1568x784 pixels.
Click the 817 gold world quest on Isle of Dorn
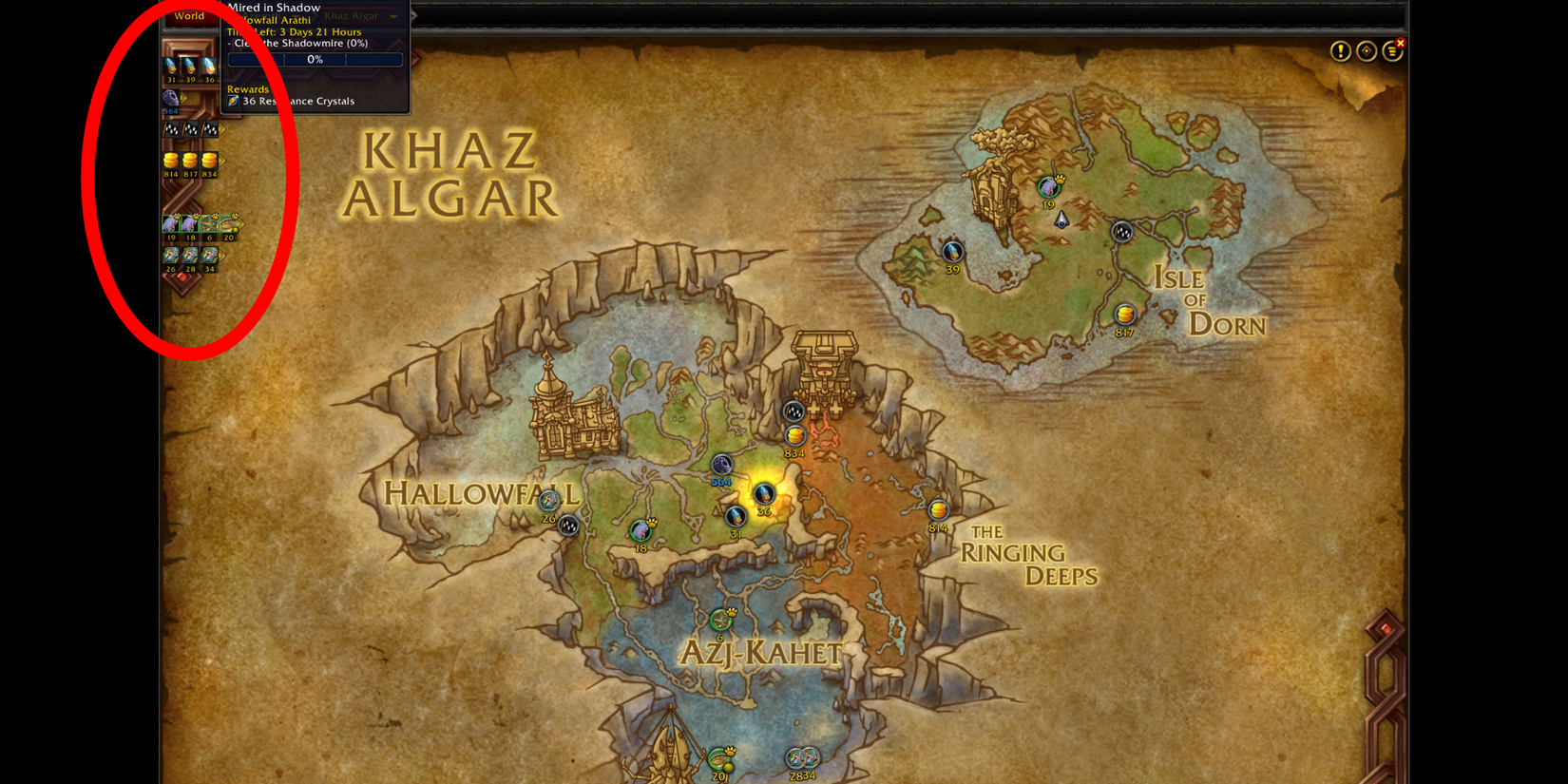click(x=1123, y=313)
